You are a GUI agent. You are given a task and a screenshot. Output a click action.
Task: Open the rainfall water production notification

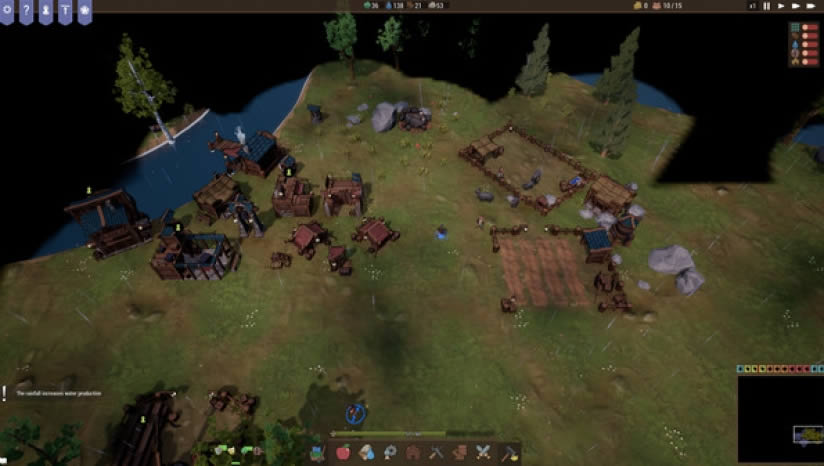(x=60, y=393)
